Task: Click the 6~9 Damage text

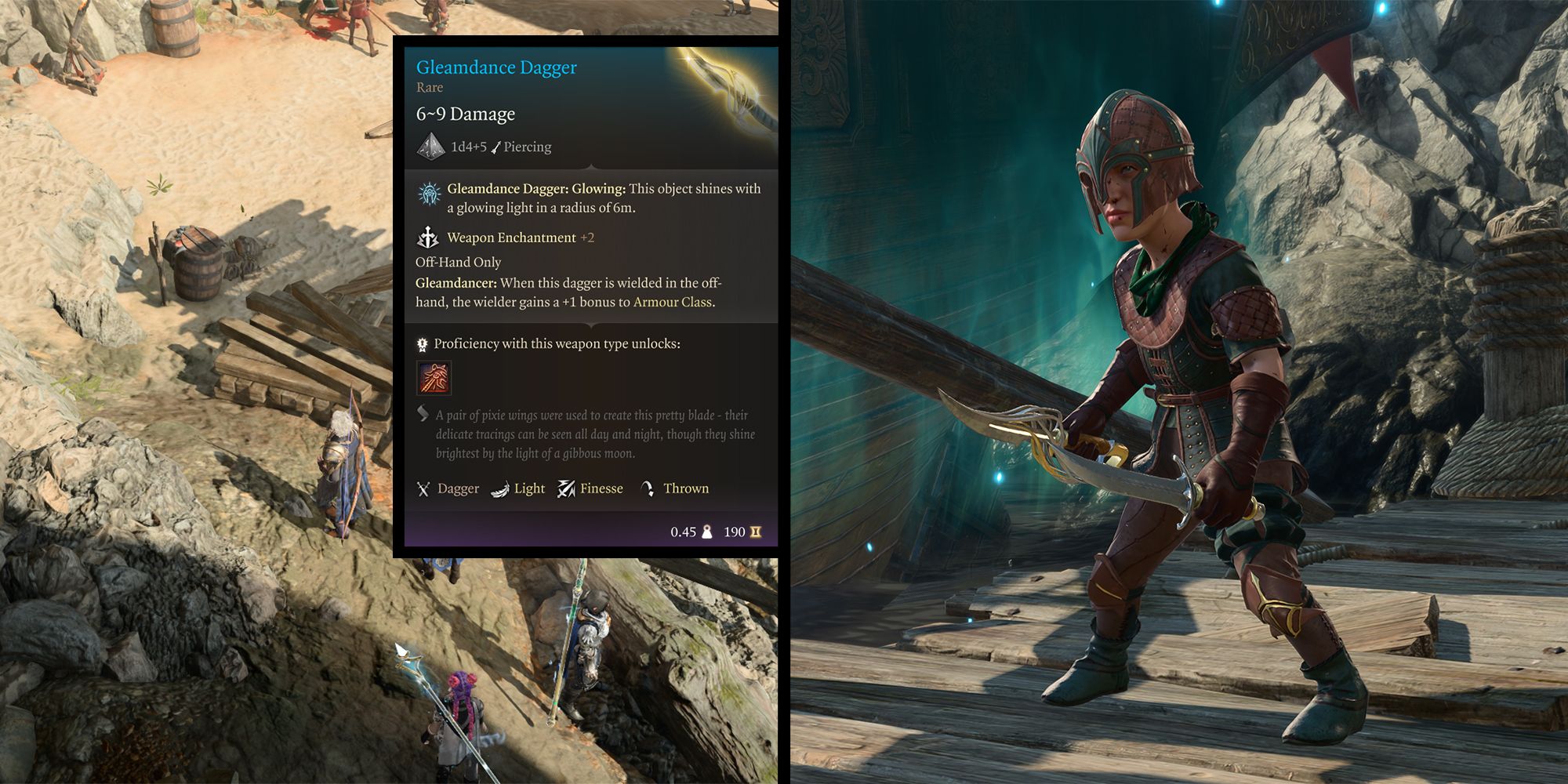Action: click(464, 114)
